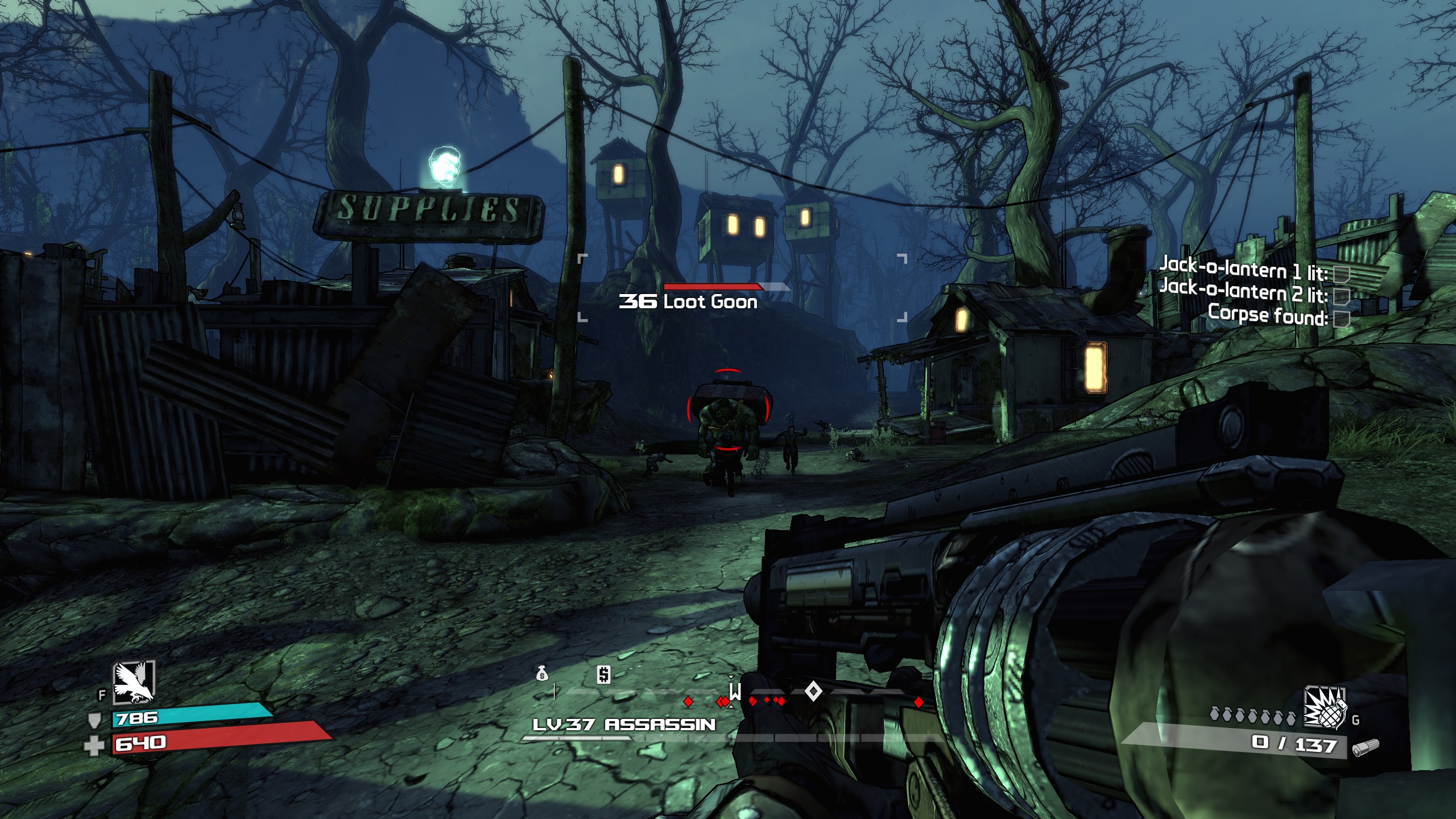Click the money bag icon on the compass
The height and width of the screenshot is (819, 1456).
tap(543, 675)
